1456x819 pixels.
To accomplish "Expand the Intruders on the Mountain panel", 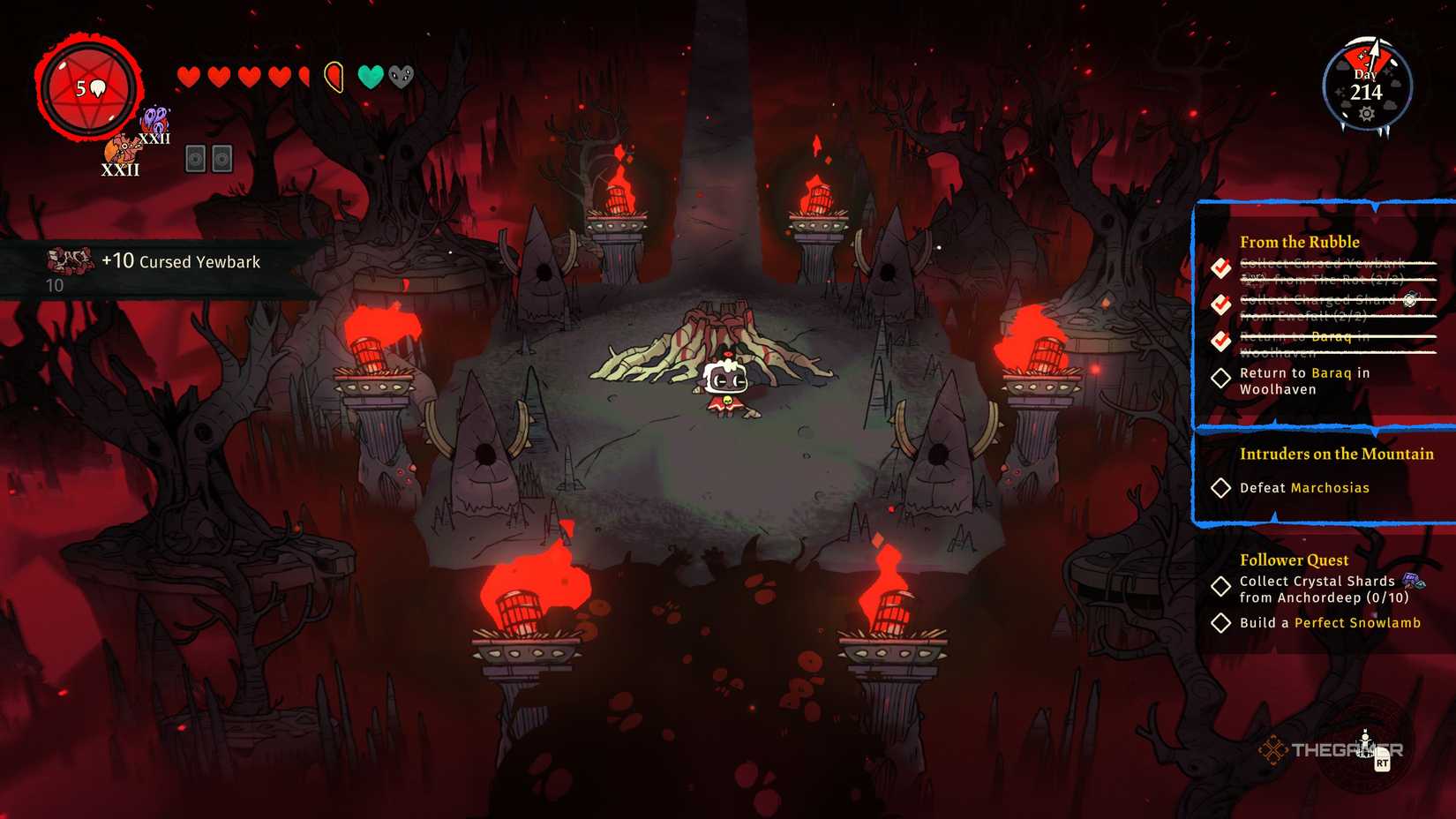I will coord(1338,454).
